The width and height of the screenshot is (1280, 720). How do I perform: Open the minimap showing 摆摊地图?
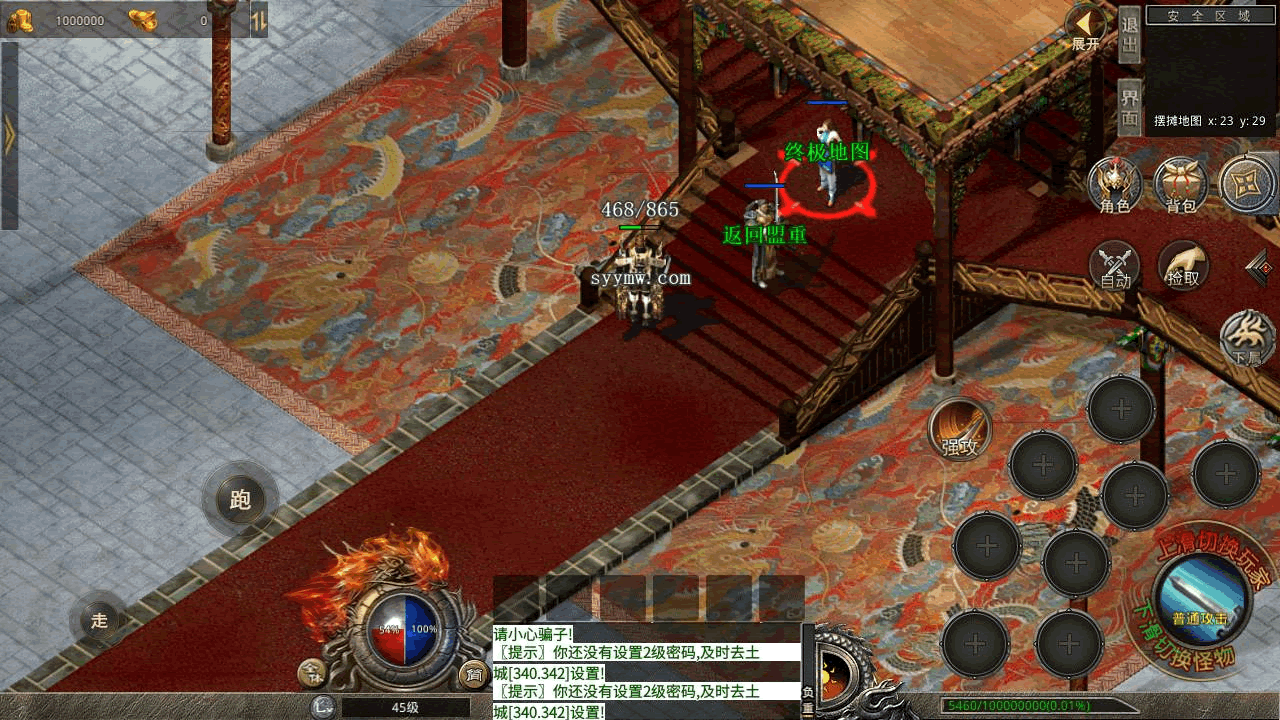coord(1211,70)
